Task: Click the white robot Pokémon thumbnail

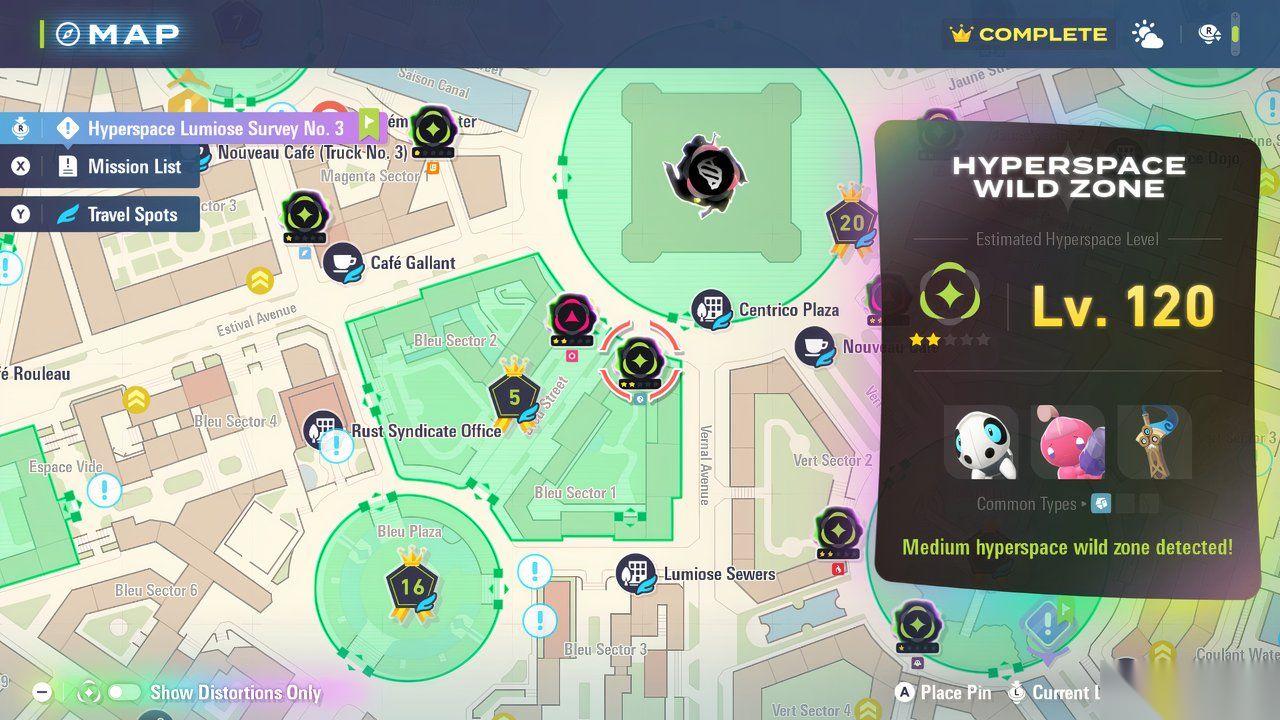Action: tap(981, 442)
